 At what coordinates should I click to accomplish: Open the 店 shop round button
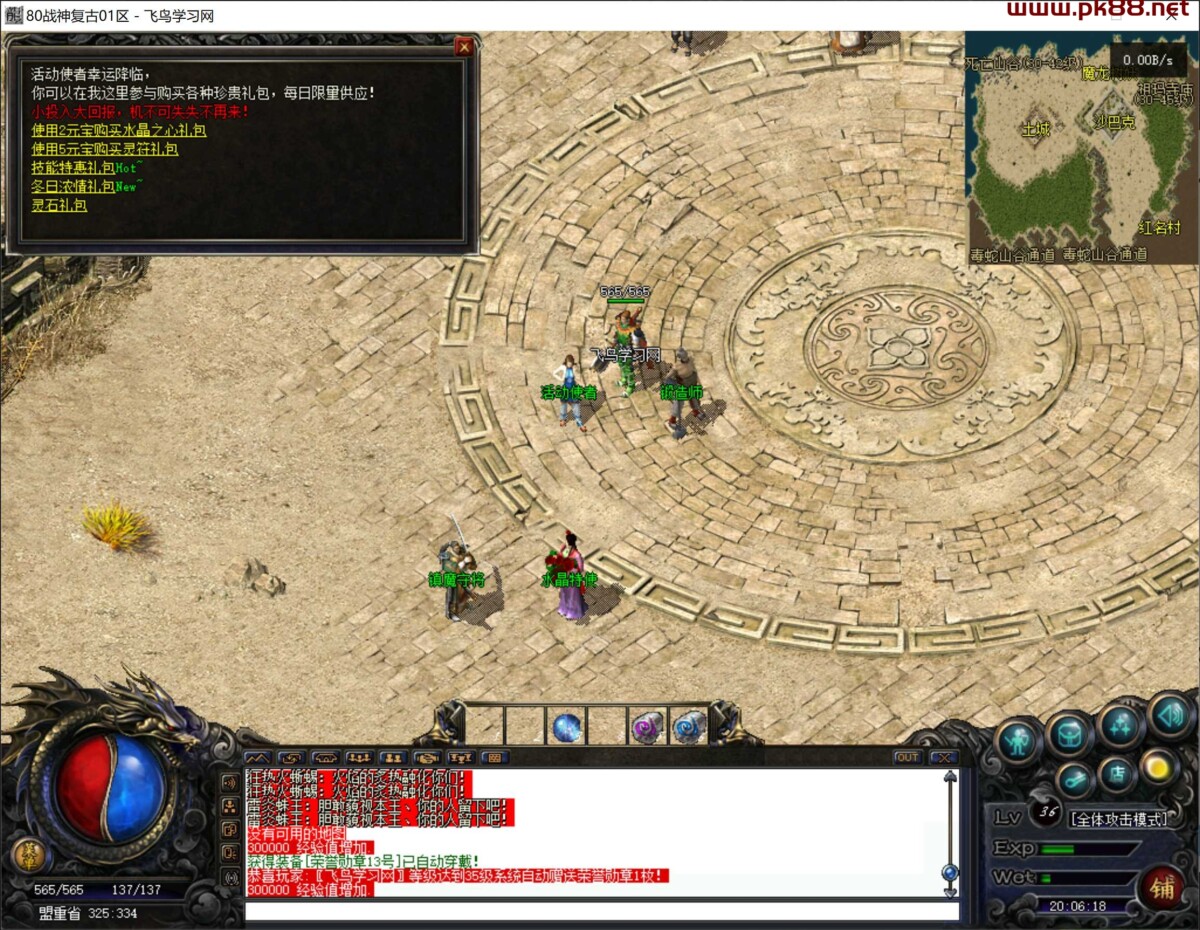tap(1116, 775)
